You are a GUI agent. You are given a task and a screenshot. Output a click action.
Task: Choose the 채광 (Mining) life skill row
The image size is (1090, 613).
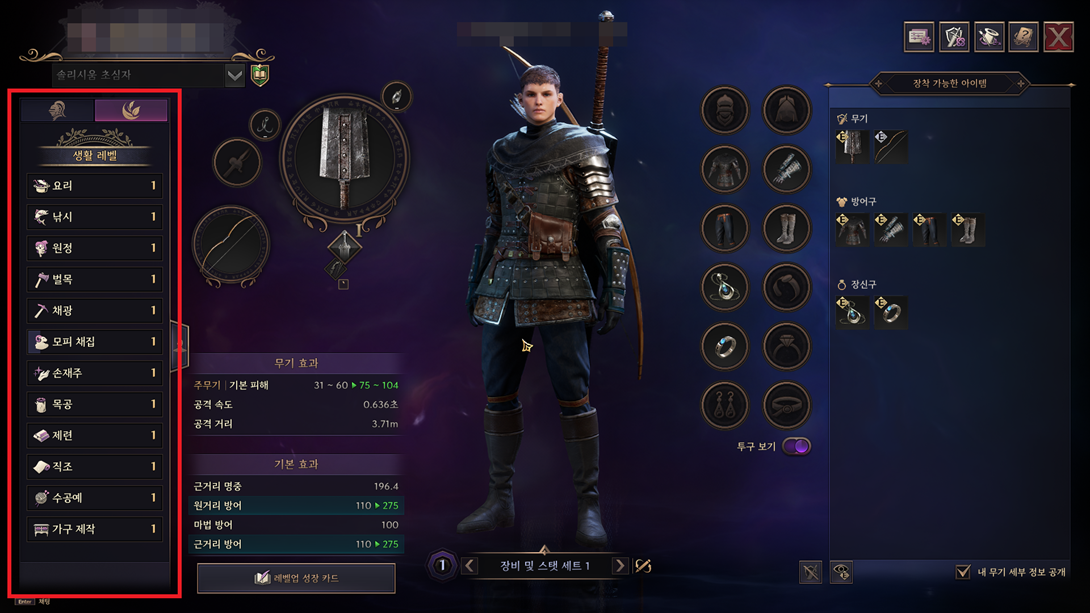click(94, 311)
